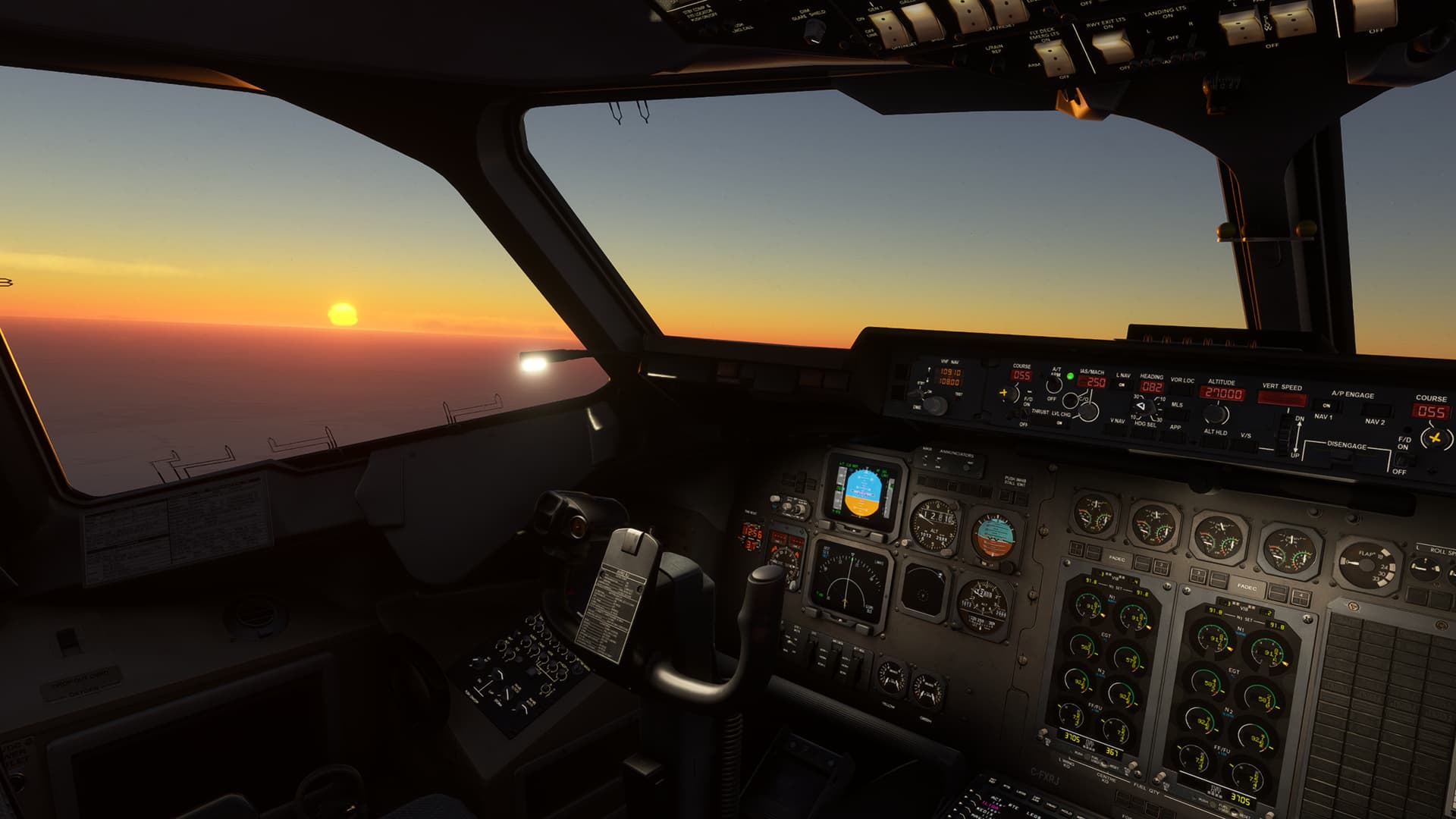Activate the HDG SEL mode button
The height and width of the screenshot is (819, 1456).
point(1144,435)
